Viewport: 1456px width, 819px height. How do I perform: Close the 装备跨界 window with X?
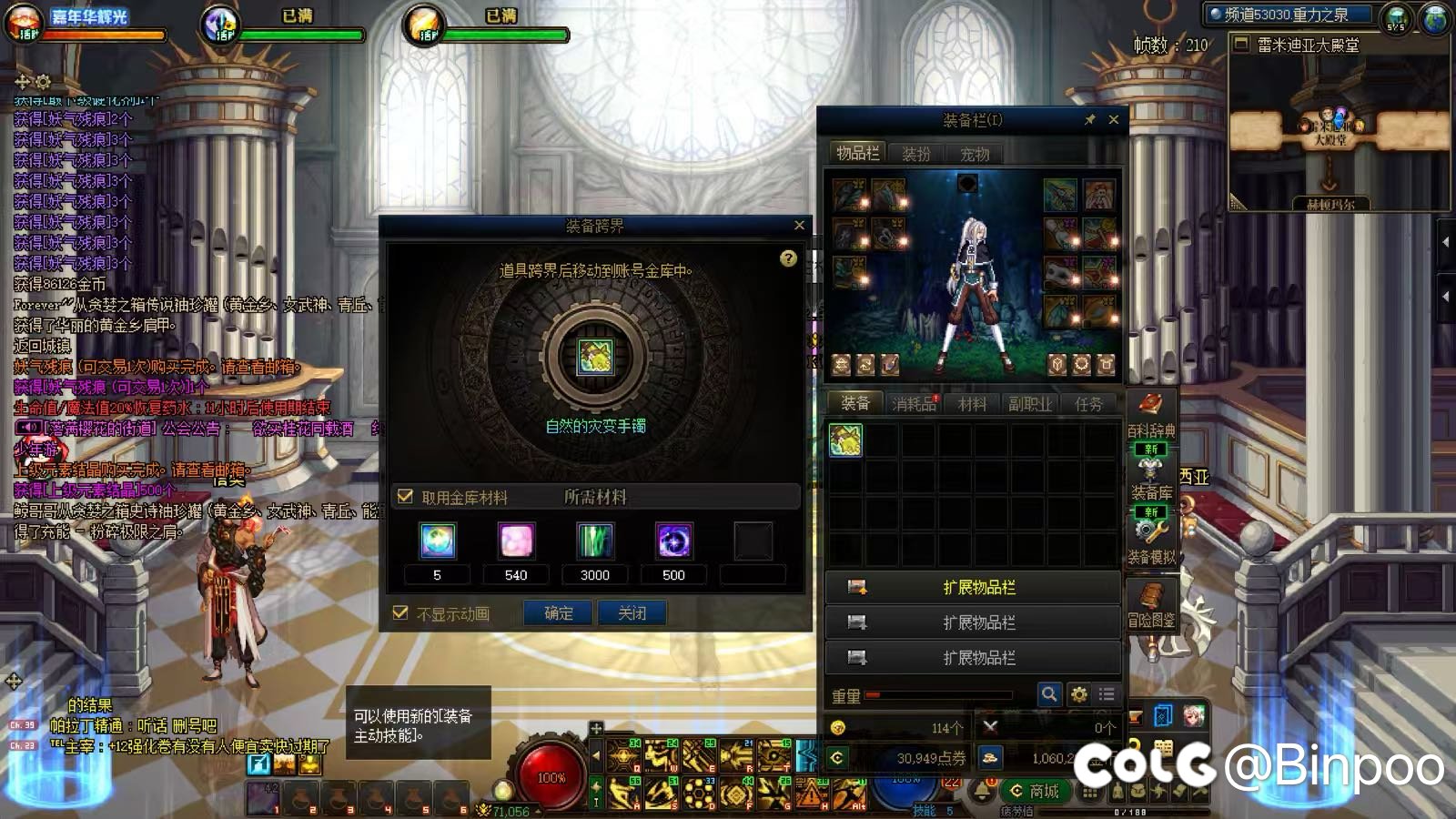pyautogui.click(x=799, y=226)
